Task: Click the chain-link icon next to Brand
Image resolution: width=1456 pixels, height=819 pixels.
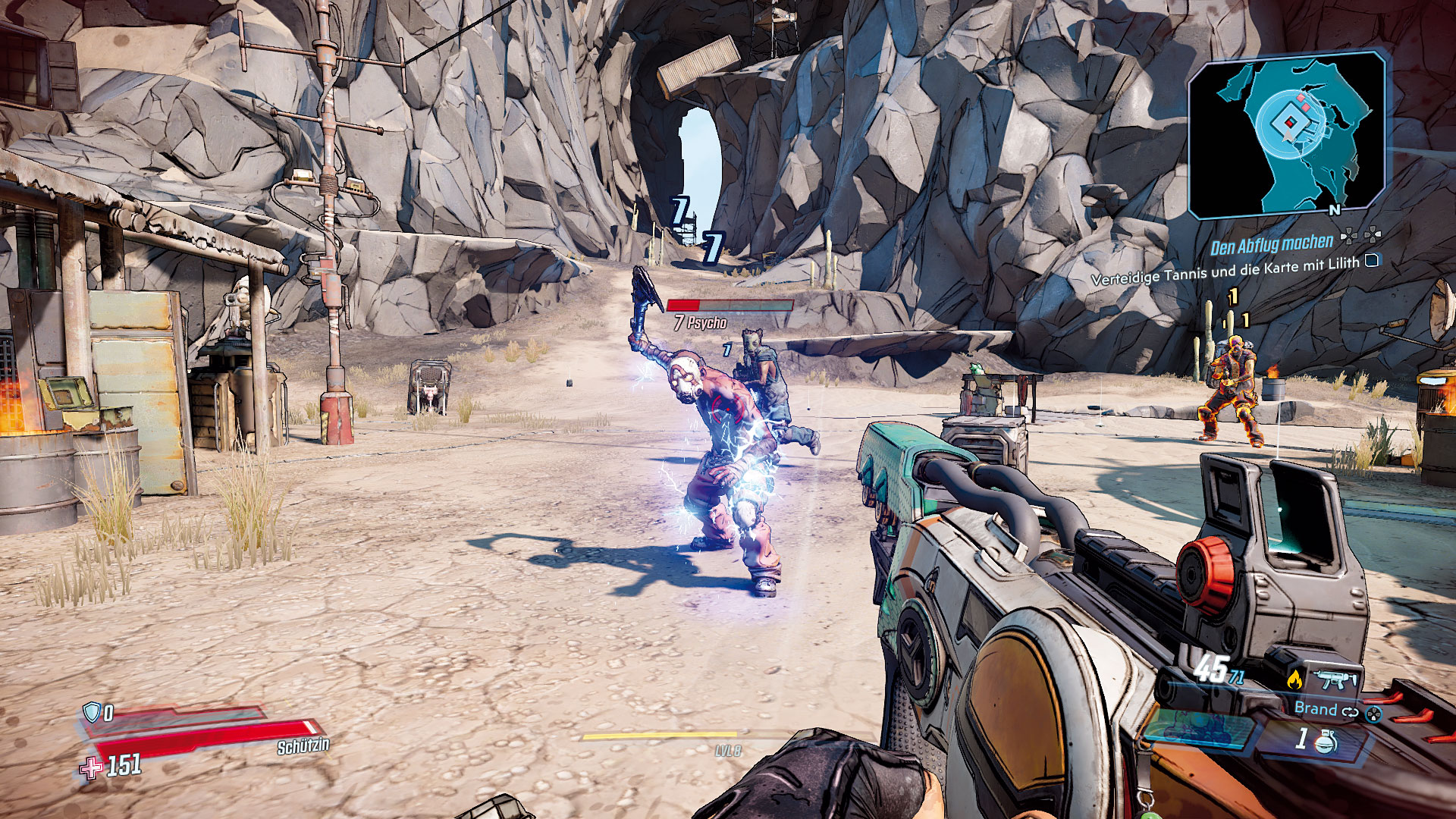Action: [1351, 711]
